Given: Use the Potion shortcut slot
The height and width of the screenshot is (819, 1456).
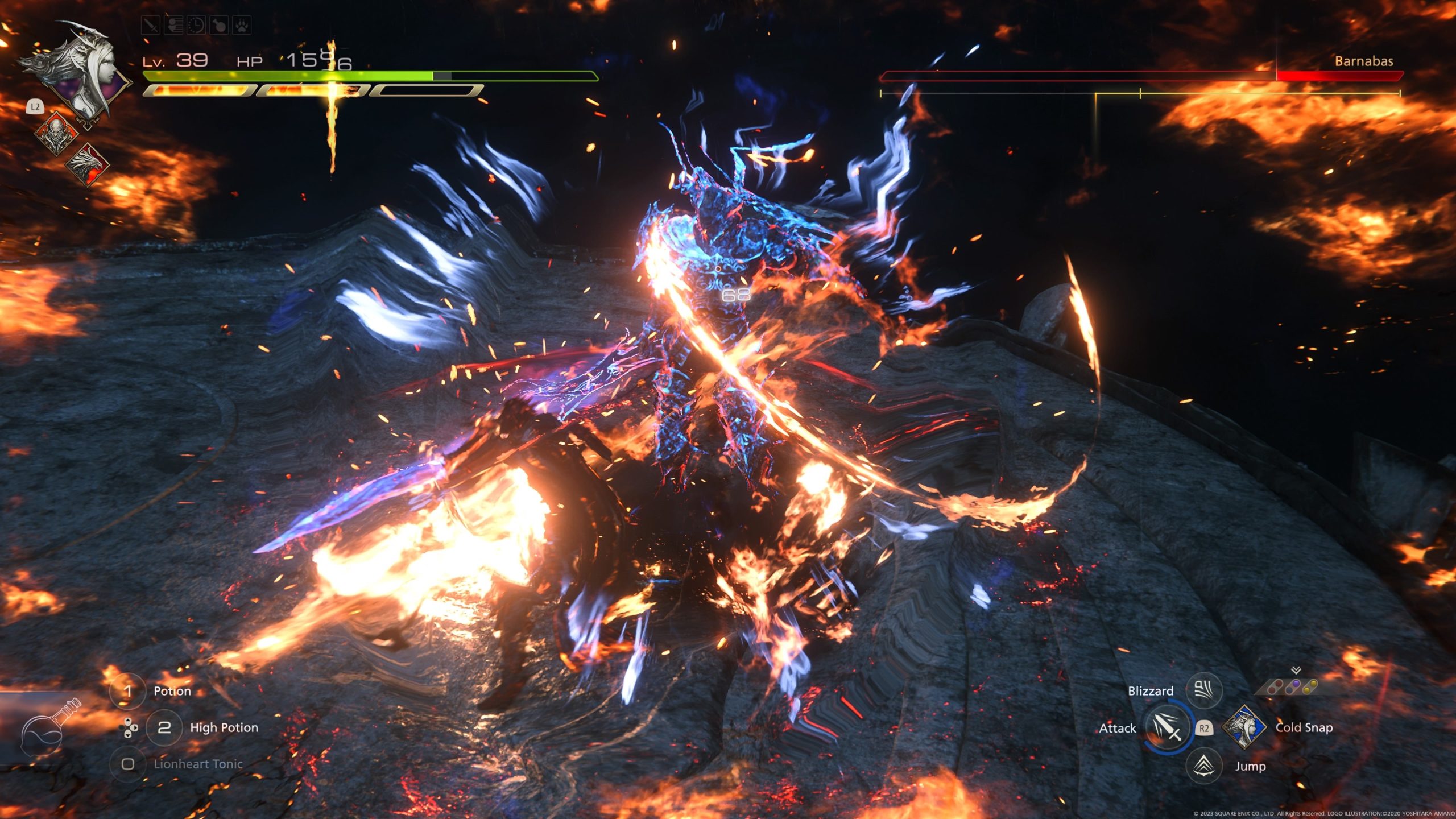Looking at the screenshot, I should [127, 691].
